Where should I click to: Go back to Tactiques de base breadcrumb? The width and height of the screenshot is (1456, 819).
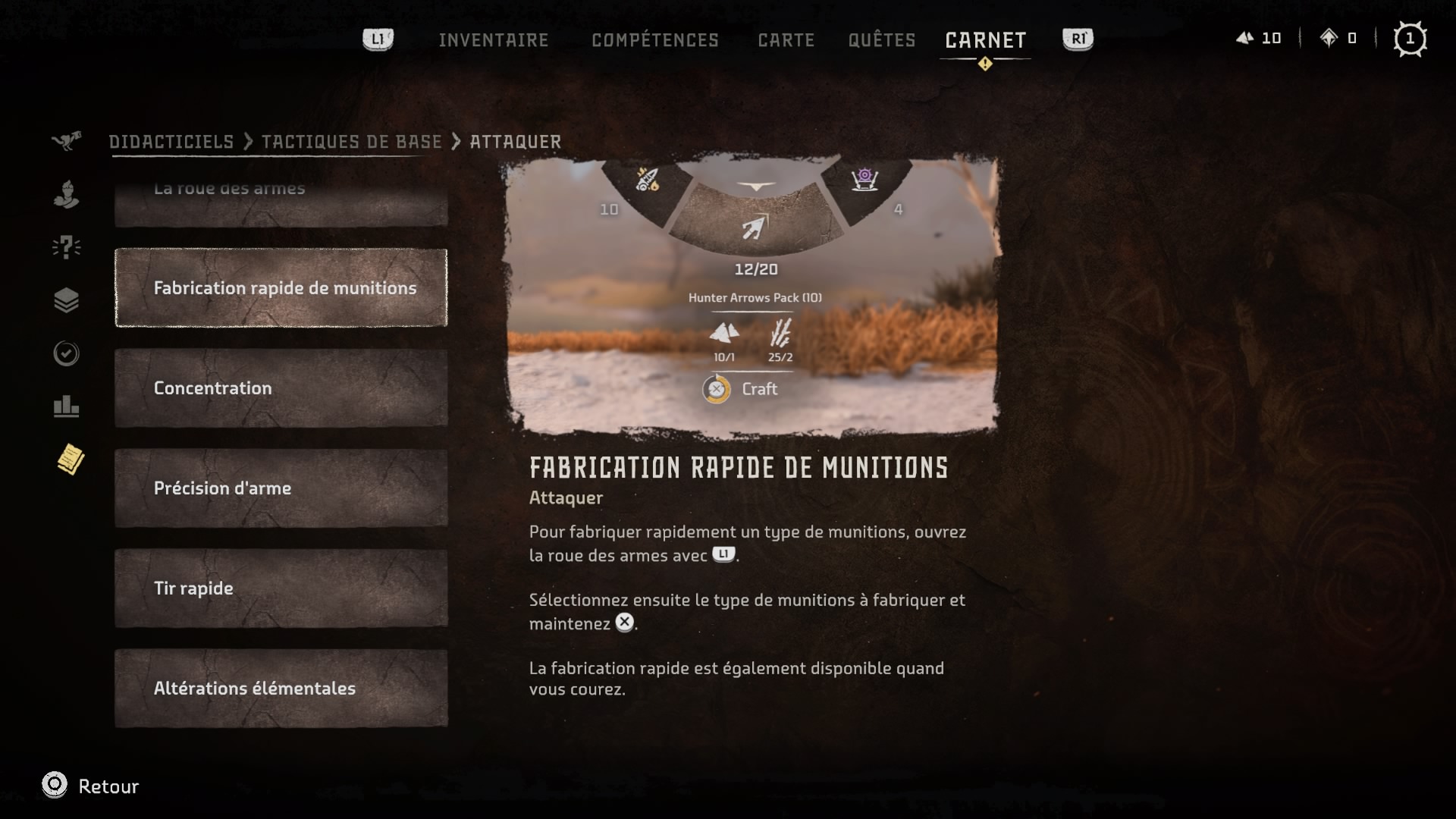[351, 142]
